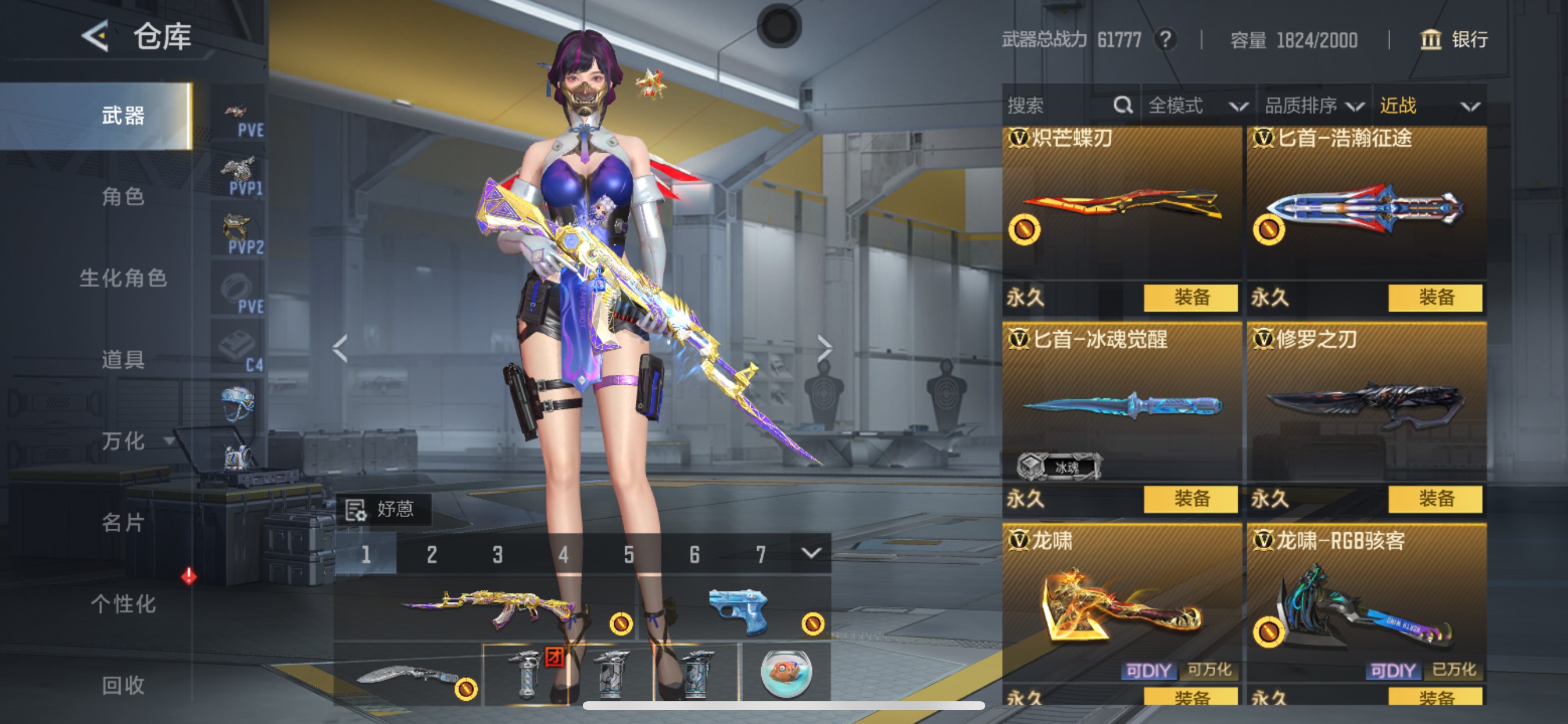Select loadout preset tab 3
This screenshot has width=1568, height=724.
[x=498, y=554]
